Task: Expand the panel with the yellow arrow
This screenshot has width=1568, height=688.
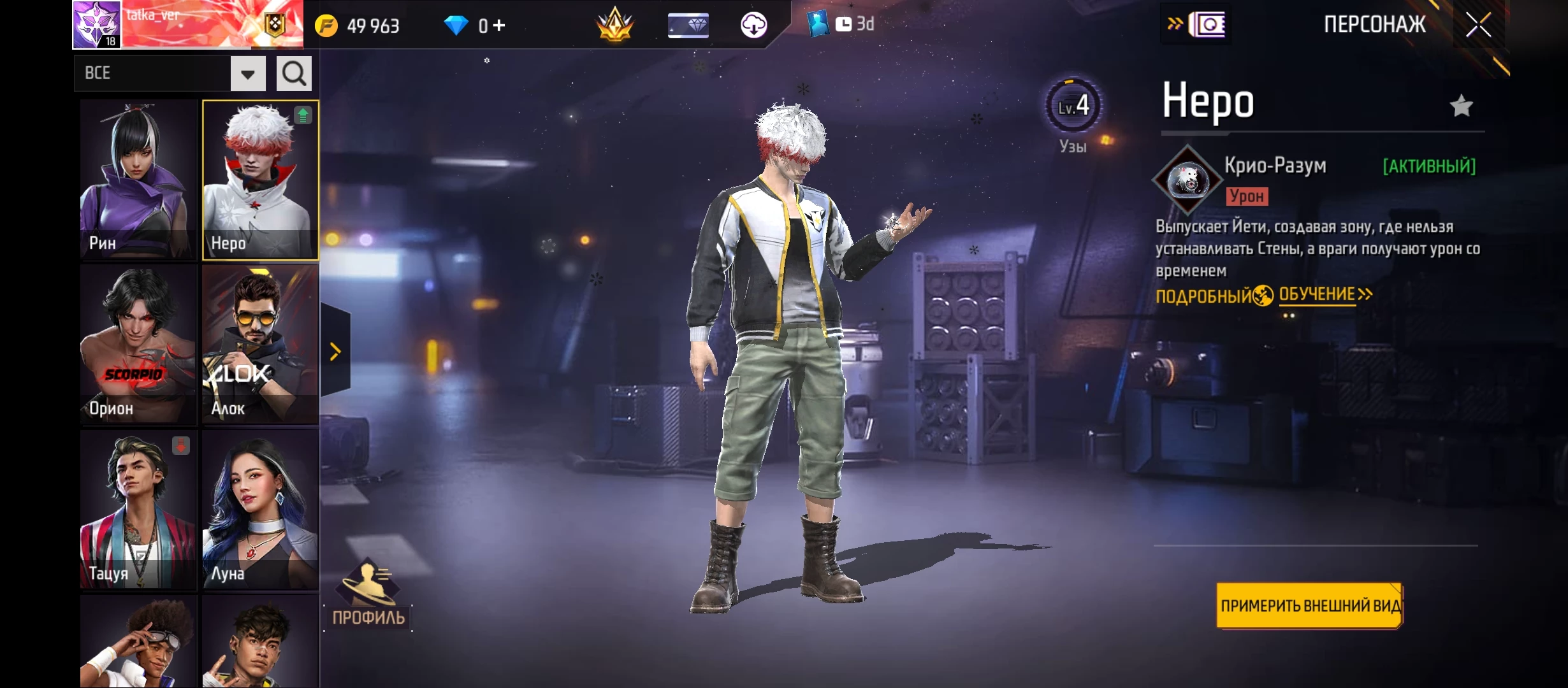Action: pos(335,351)
